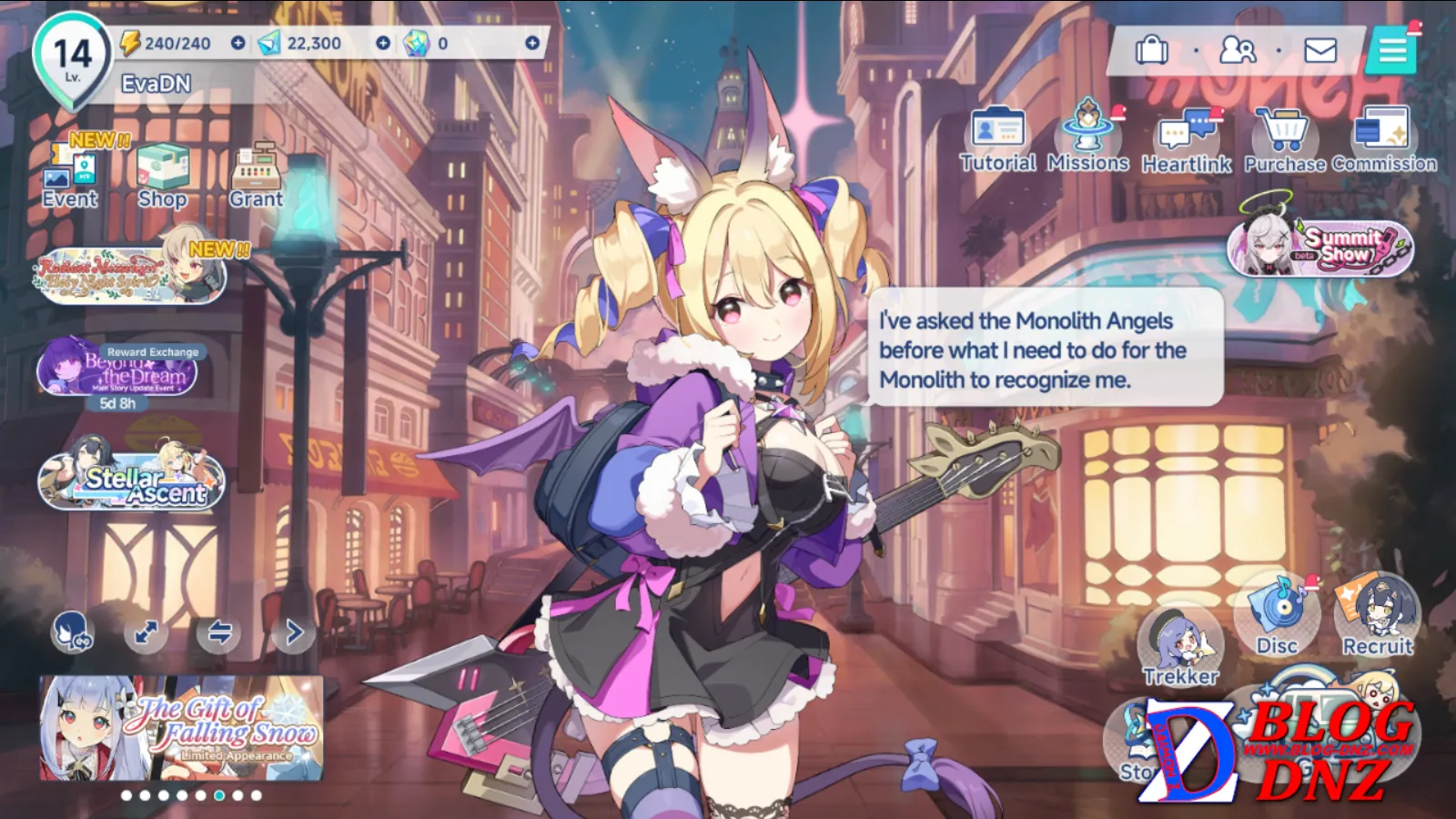
Task: Open the Grant menu
Action: pyautogui.click(x=256, y=177)
